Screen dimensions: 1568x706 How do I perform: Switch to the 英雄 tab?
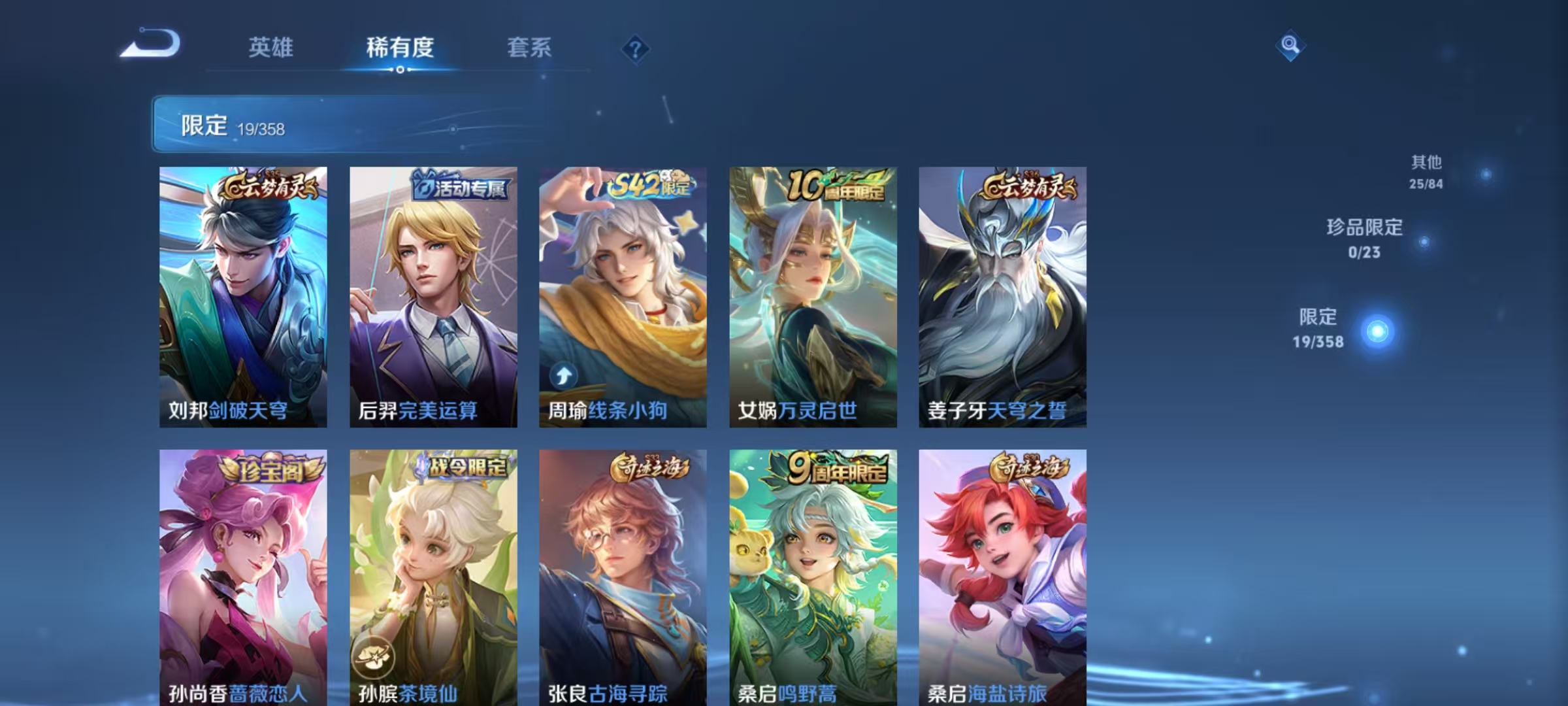point(270,47)
